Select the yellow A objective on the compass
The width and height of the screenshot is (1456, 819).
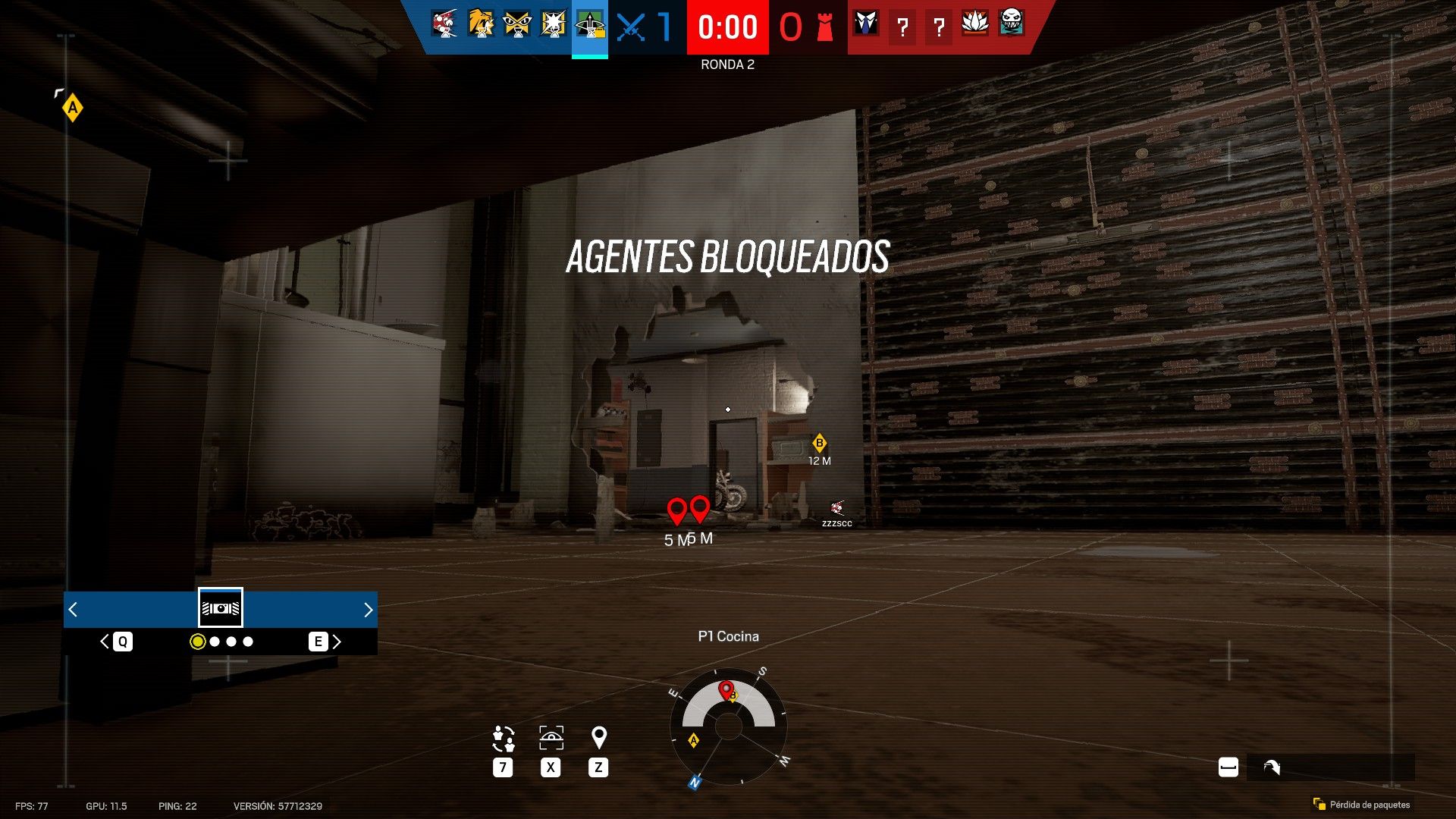point(693,740)
